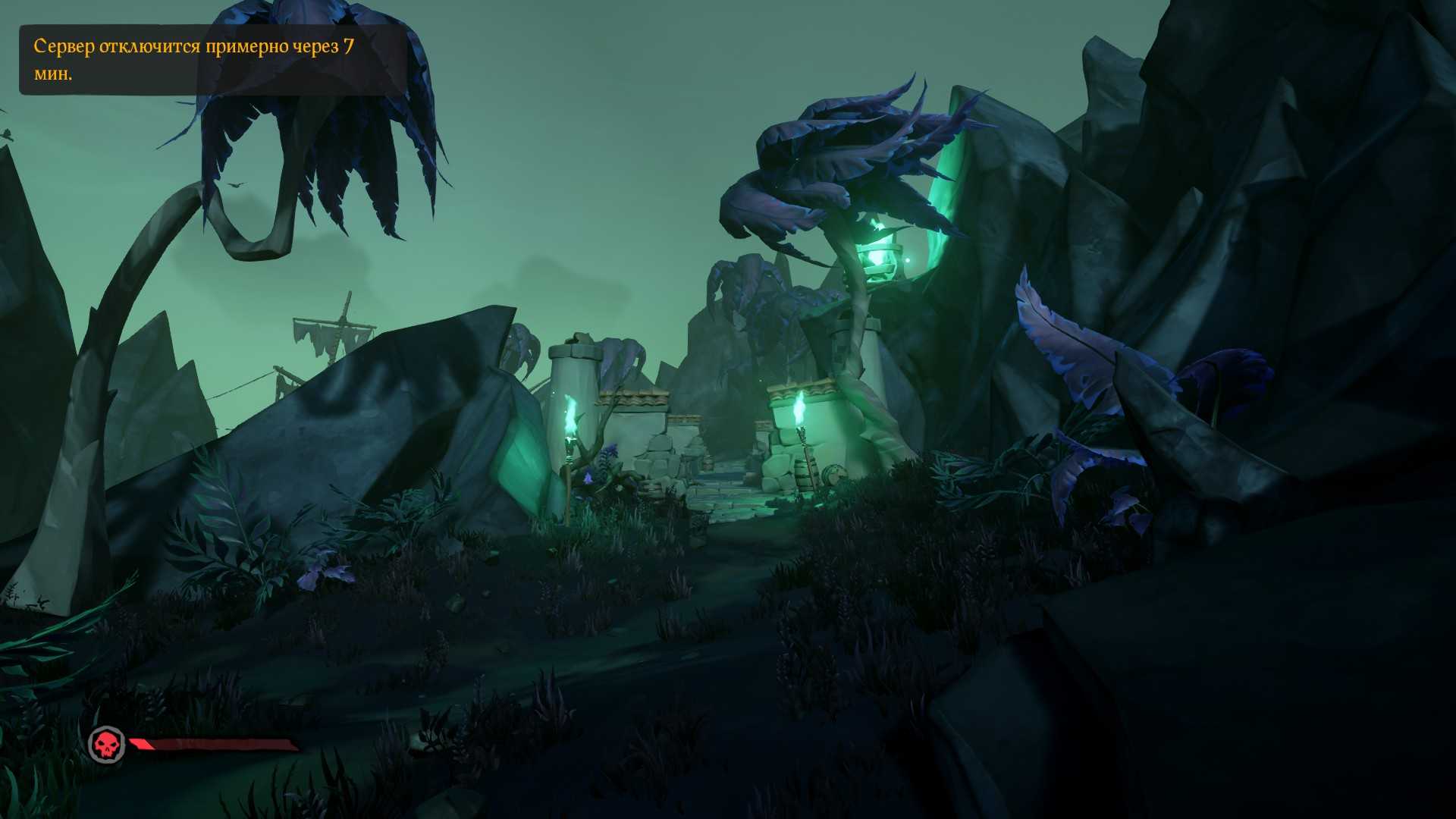Click the server shutdown notification banner
Screen dimensions: 1456x819
tap(212, 60)
